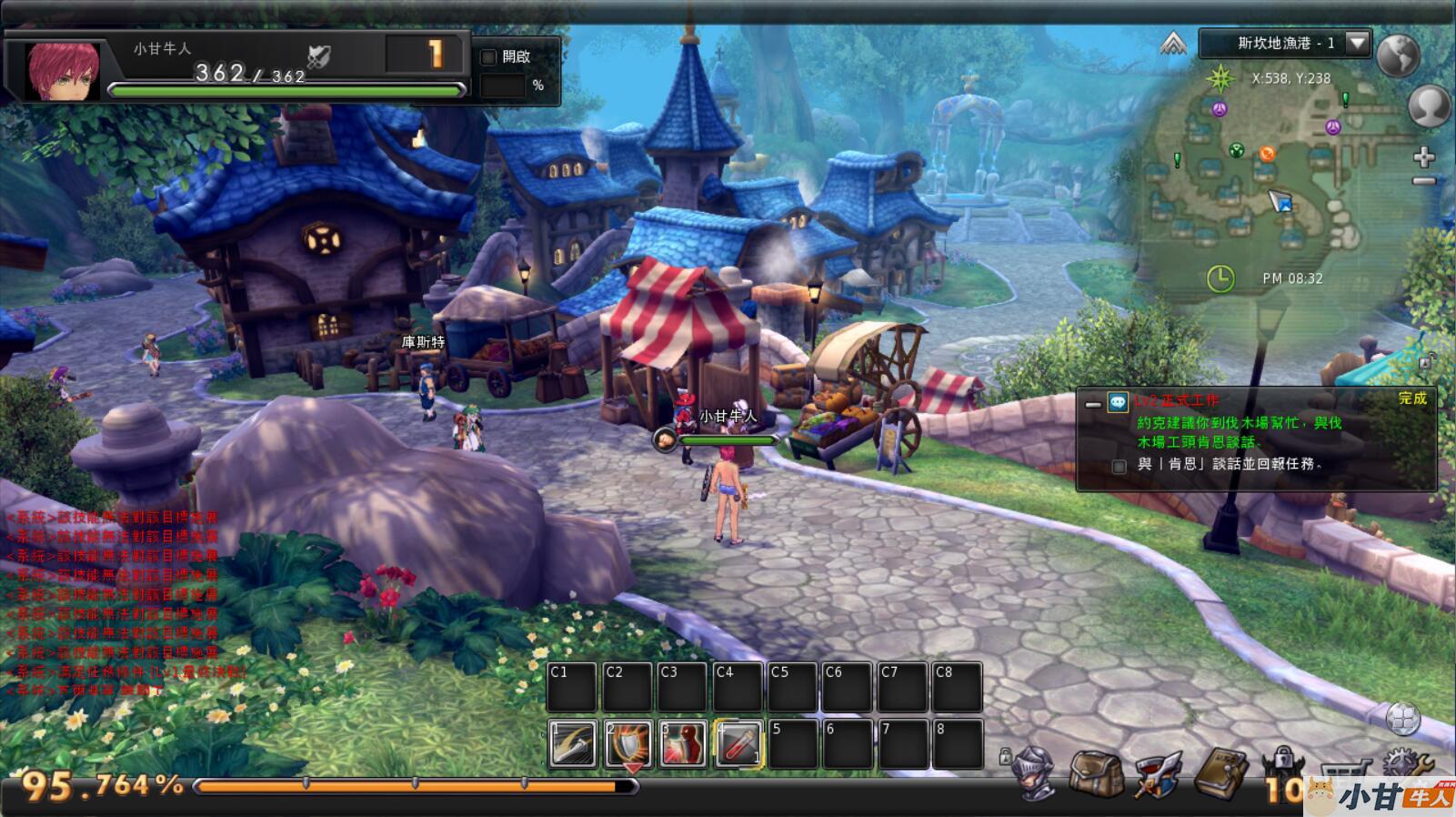Select the 小甘牛人 character portrait
The width and height of the screenshot is (1456, 817).
coord(51,68)
